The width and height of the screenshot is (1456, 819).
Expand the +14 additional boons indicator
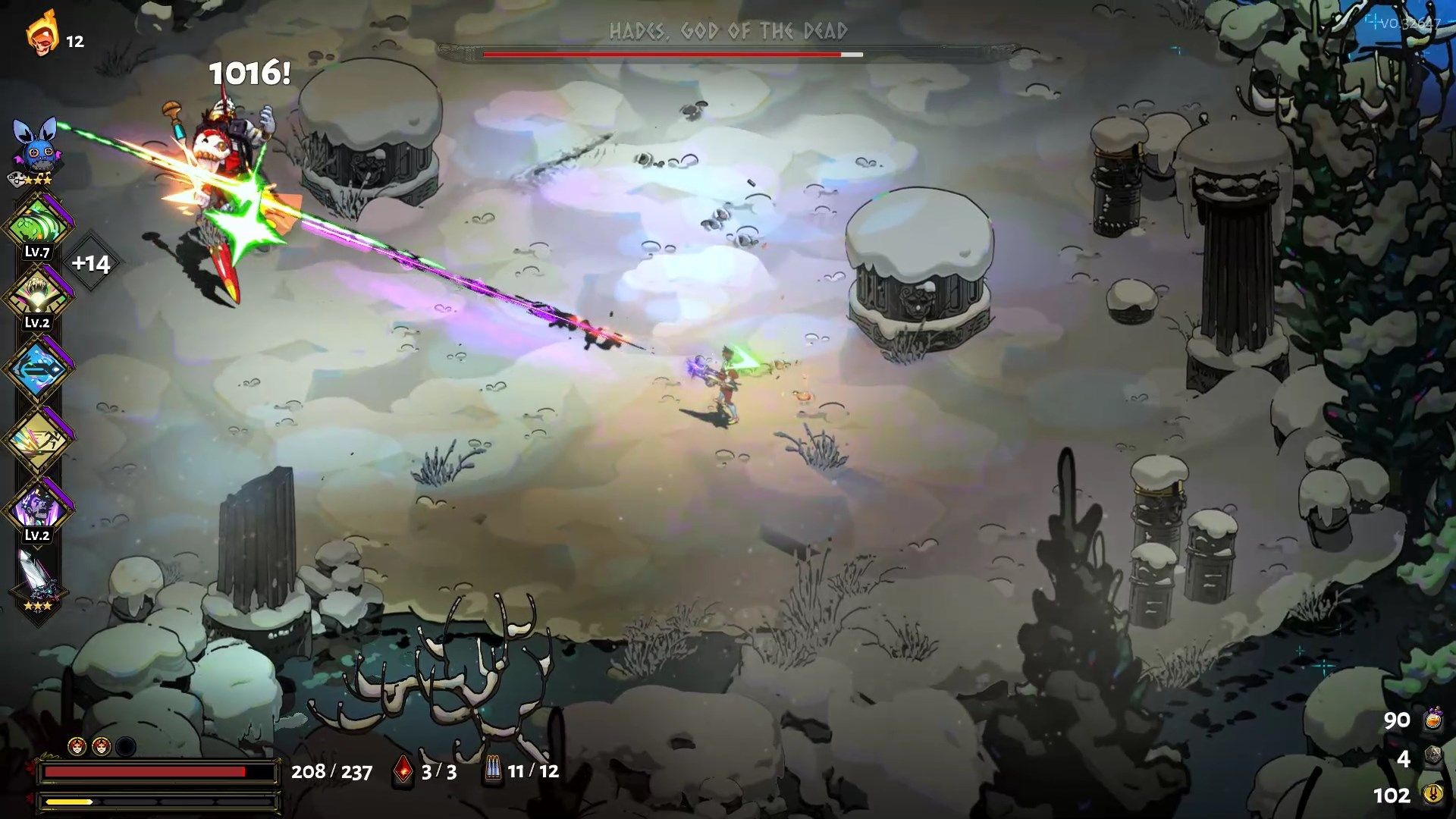click(x=91, y=263)
